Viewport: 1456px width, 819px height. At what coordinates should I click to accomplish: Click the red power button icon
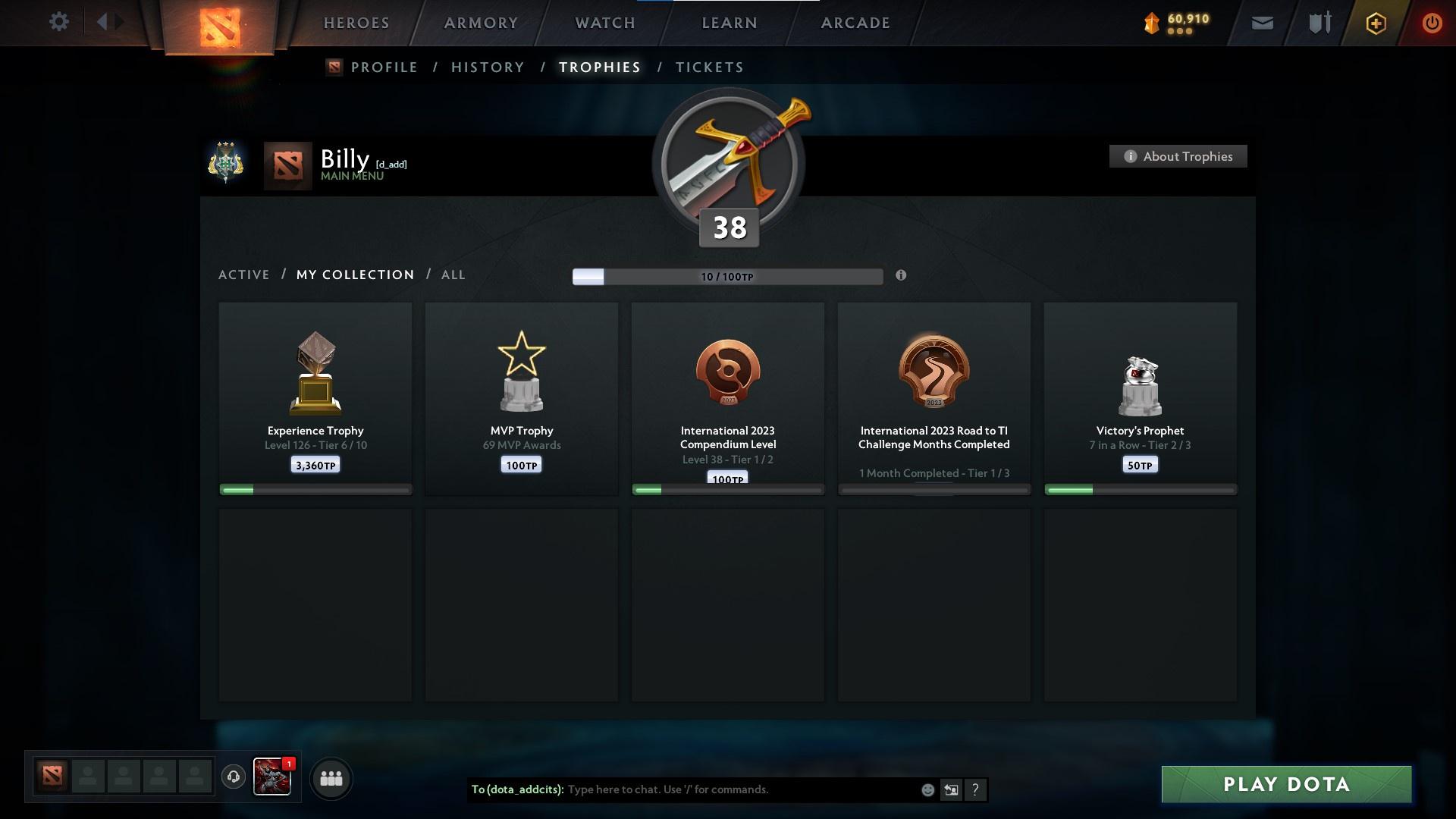point(1432,23)
